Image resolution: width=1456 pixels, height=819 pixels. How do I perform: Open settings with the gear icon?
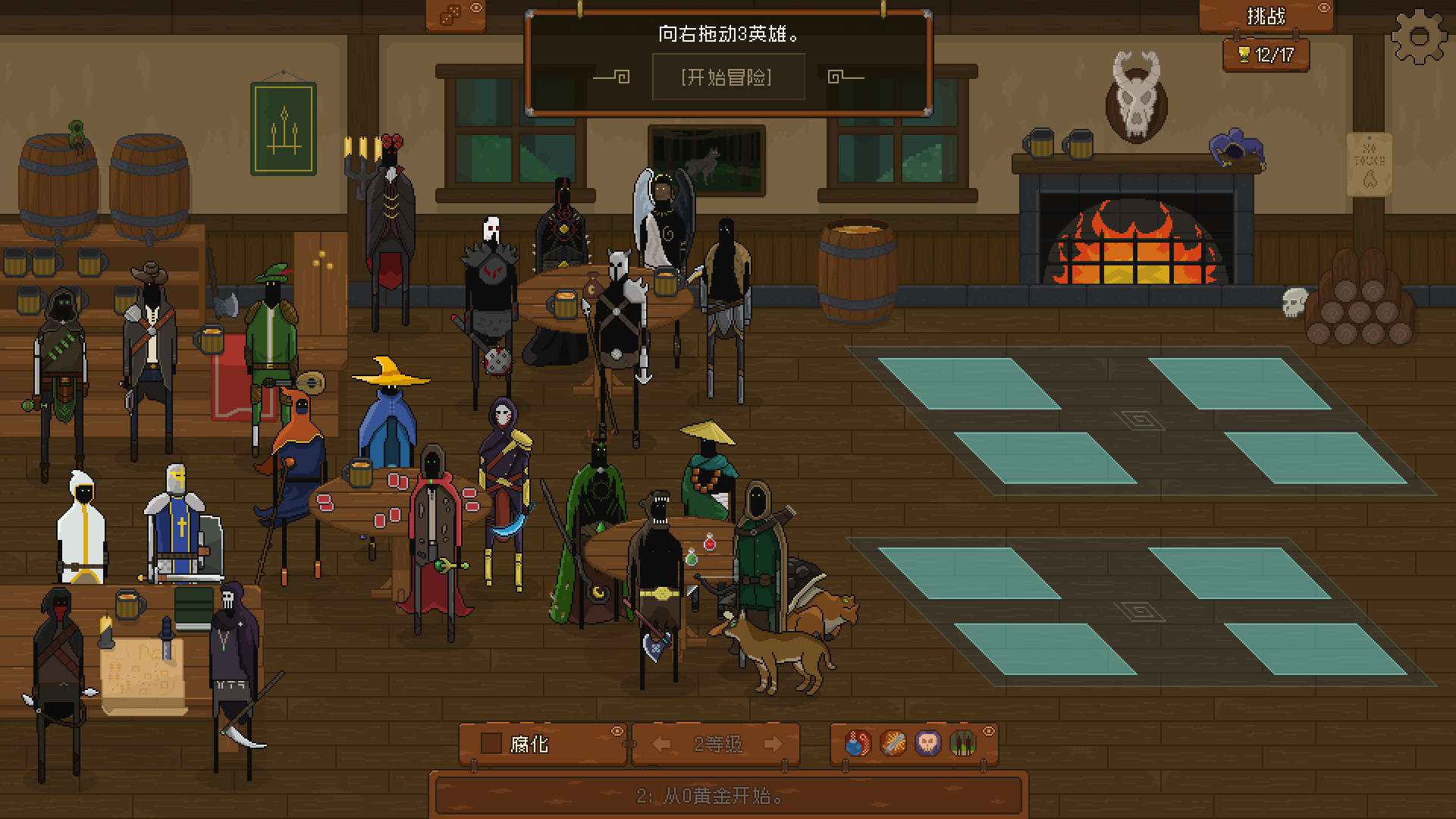[1419, 36]
